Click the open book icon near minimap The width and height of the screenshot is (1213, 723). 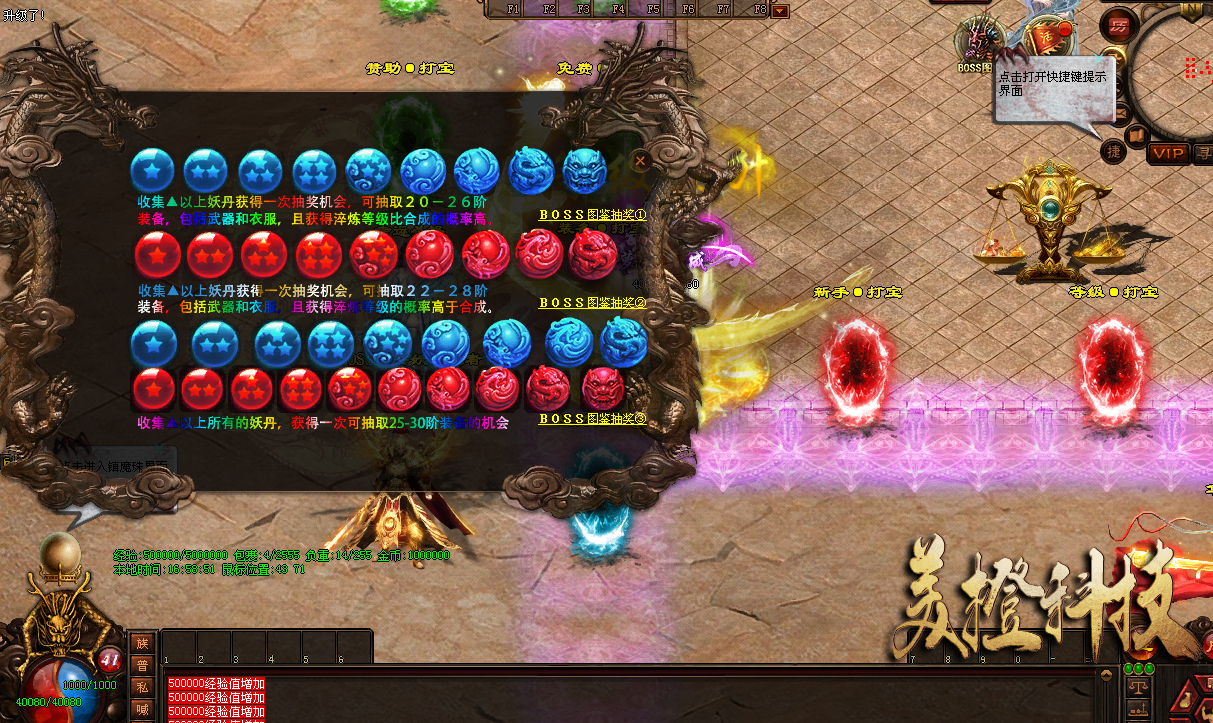(x=1135, y=135)
